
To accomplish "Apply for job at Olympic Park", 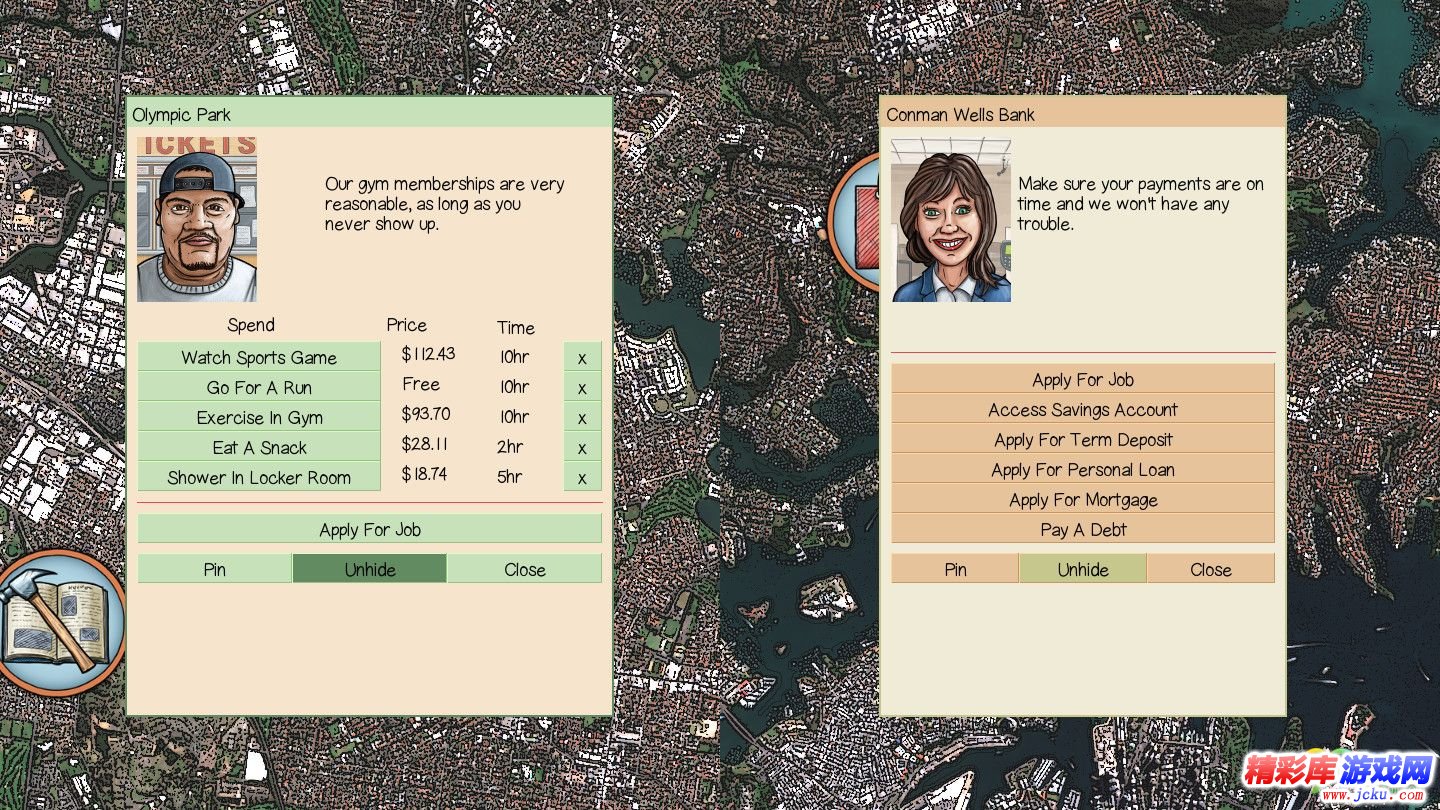I will pyautogui.click(x=370, y=529).
